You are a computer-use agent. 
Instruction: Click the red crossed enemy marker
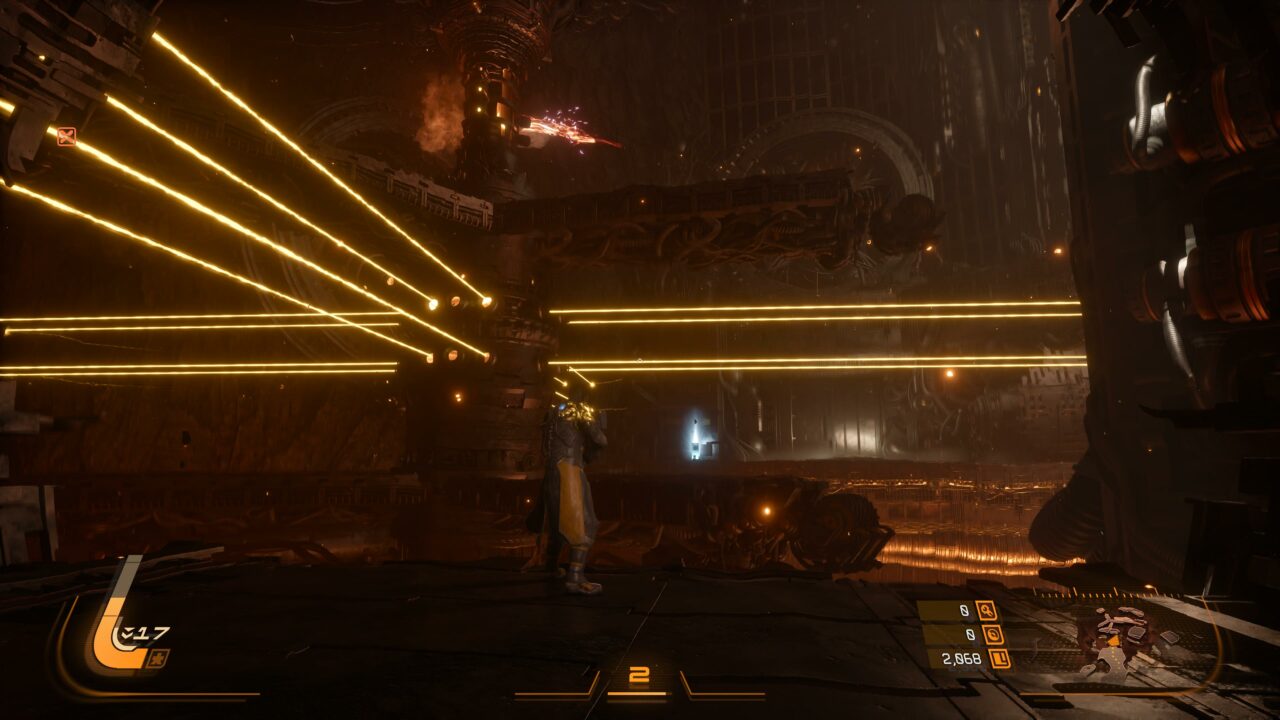(x=66, y=137)
